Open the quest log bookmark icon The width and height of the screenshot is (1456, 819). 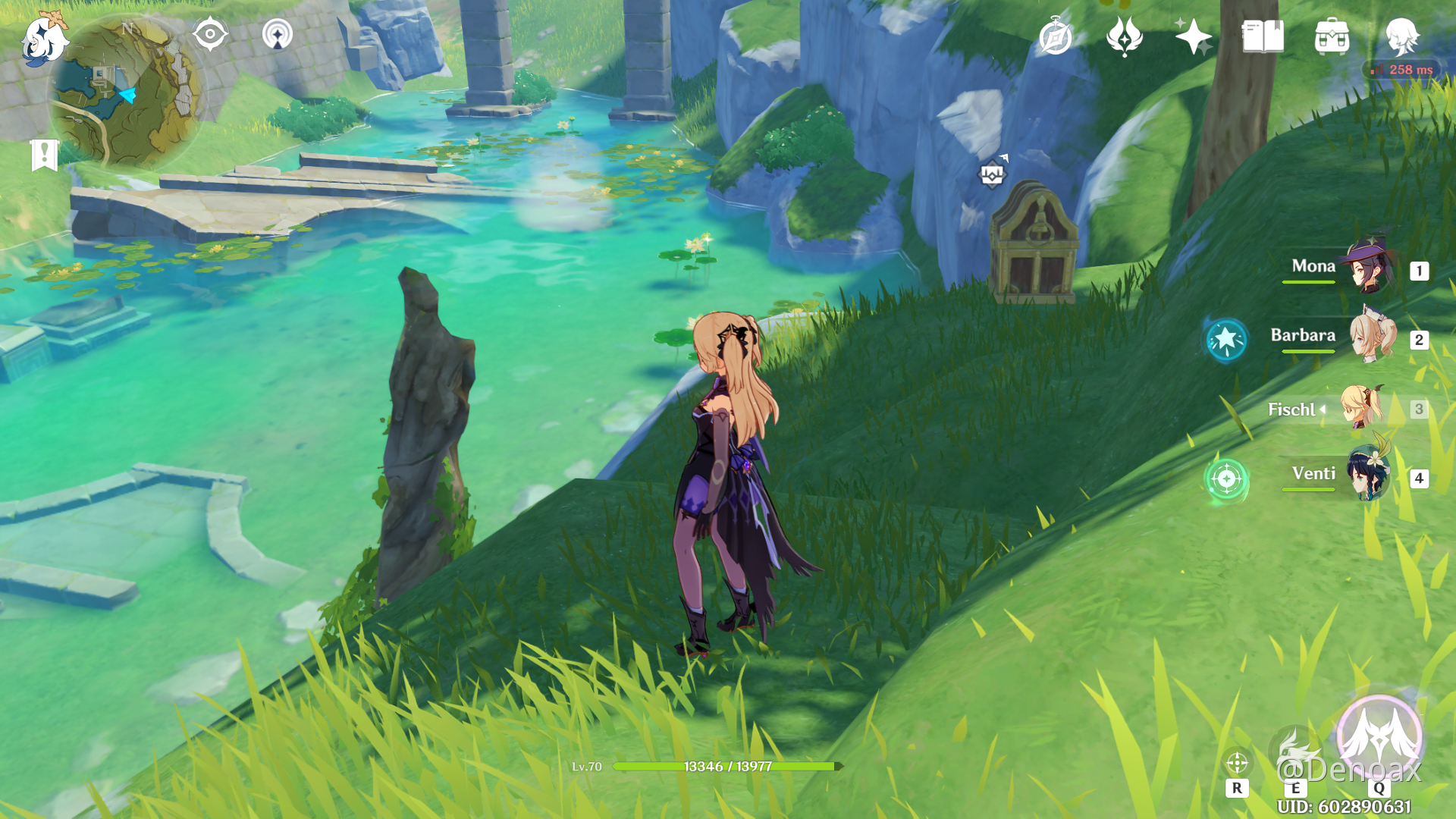[45, 155]
